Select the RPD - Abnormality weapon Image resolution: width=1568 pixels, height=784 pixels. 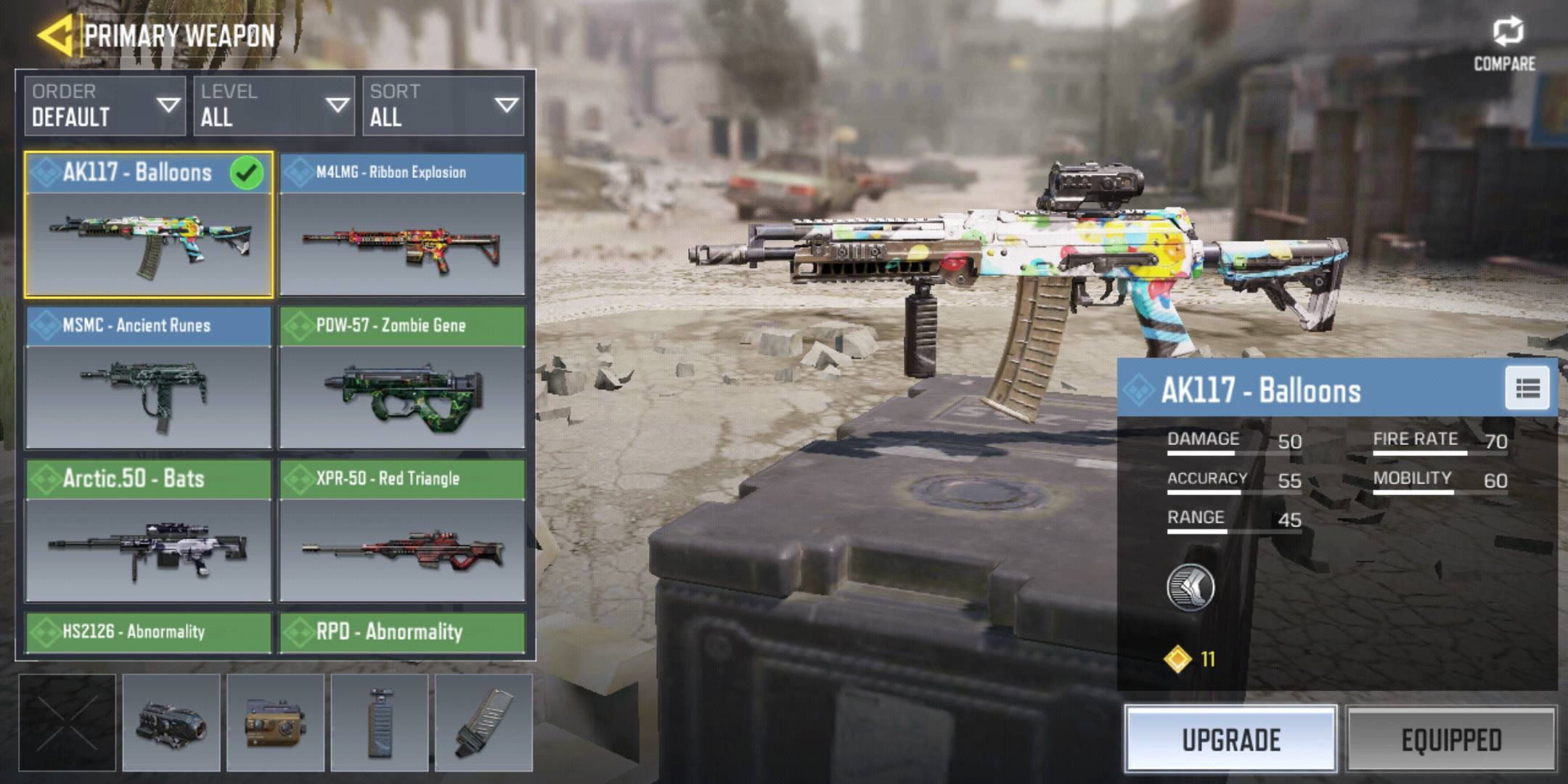click(x=402, y=632)
